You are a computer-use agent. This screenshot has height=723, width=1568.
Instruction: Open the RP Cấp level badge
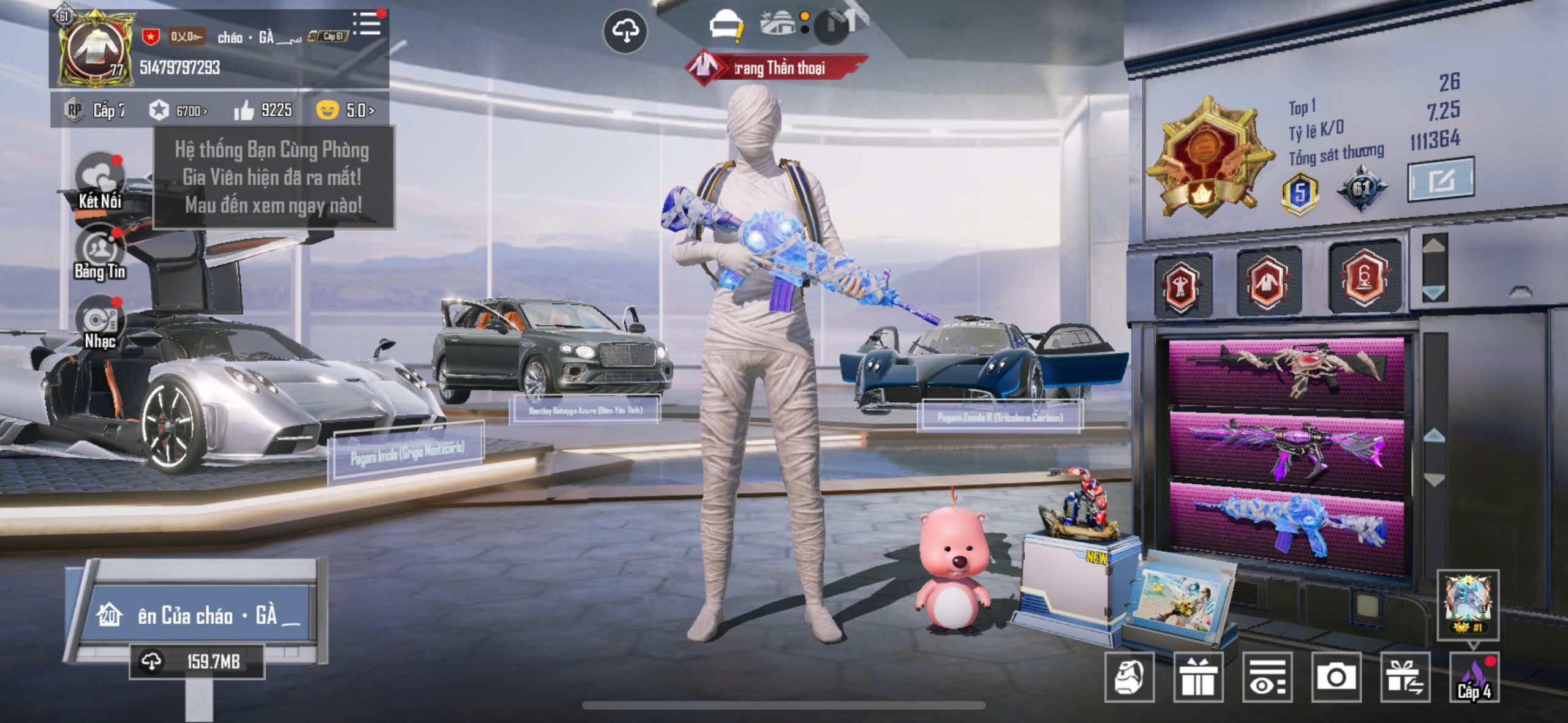tap(94, 110)
